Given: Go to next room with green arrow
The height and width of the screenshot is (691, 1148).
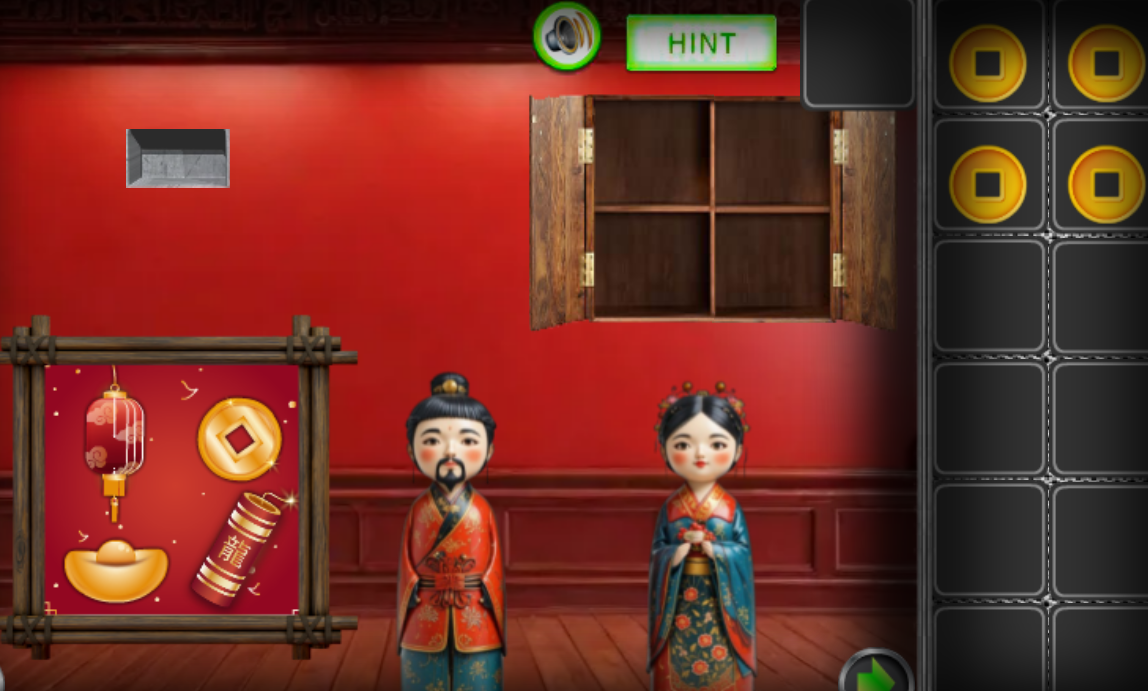Looking at the screenshot, I should tap(875, 674).
